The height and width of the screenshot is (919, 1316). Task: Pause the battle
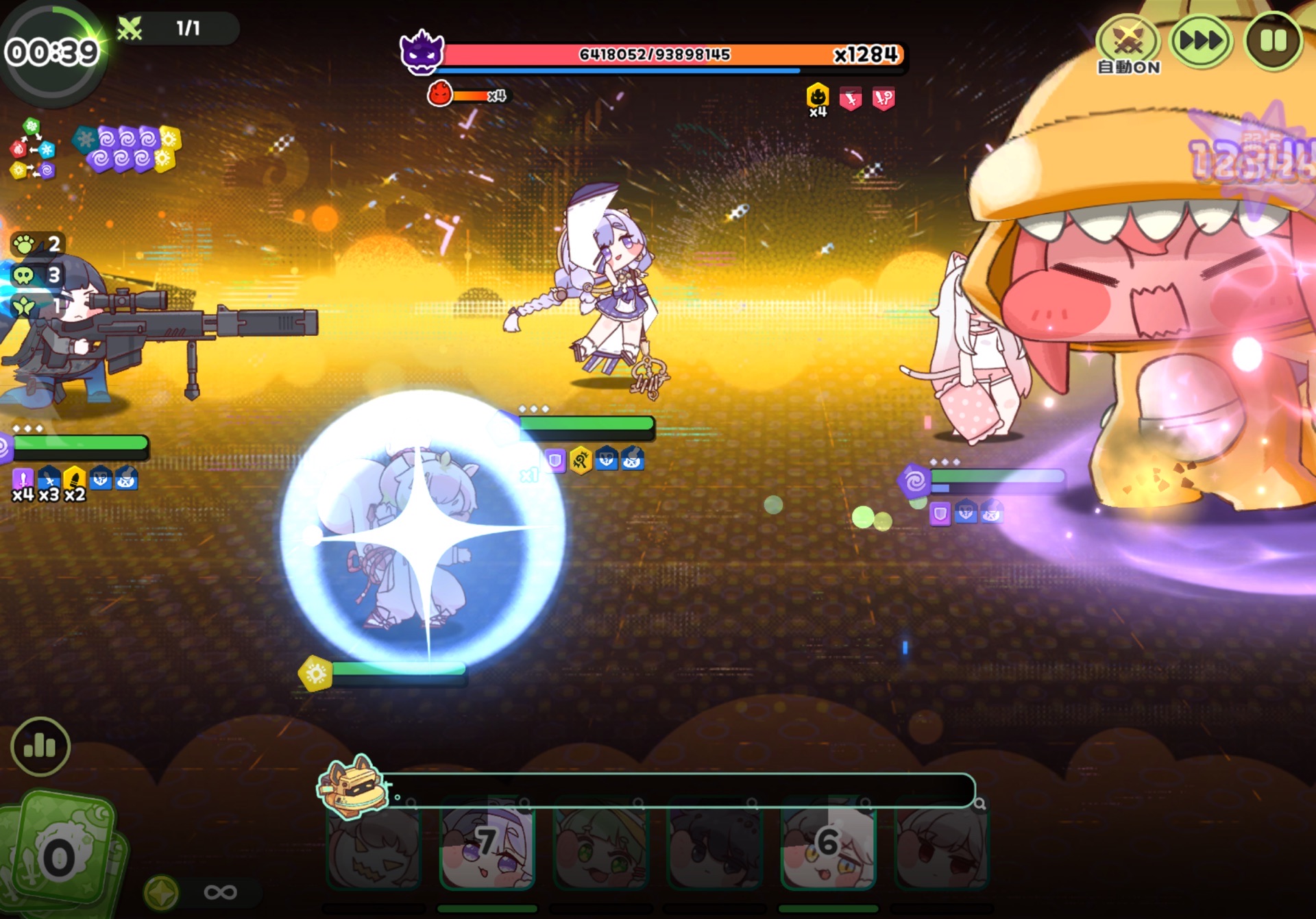pos(1273,41)
